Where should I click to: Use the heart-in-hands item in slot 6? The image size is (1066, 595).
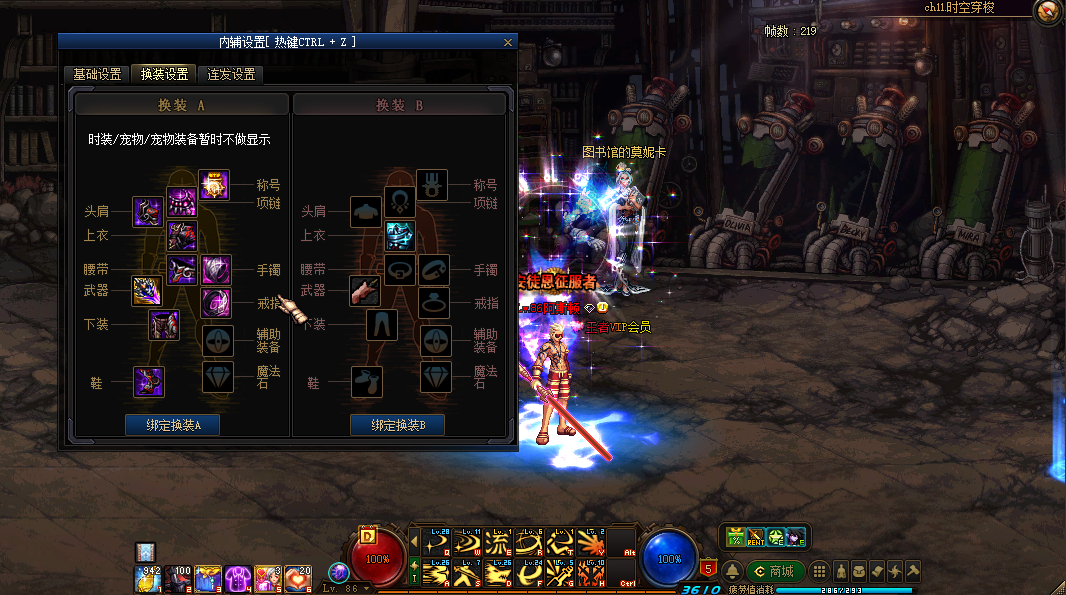click(299, 577)
